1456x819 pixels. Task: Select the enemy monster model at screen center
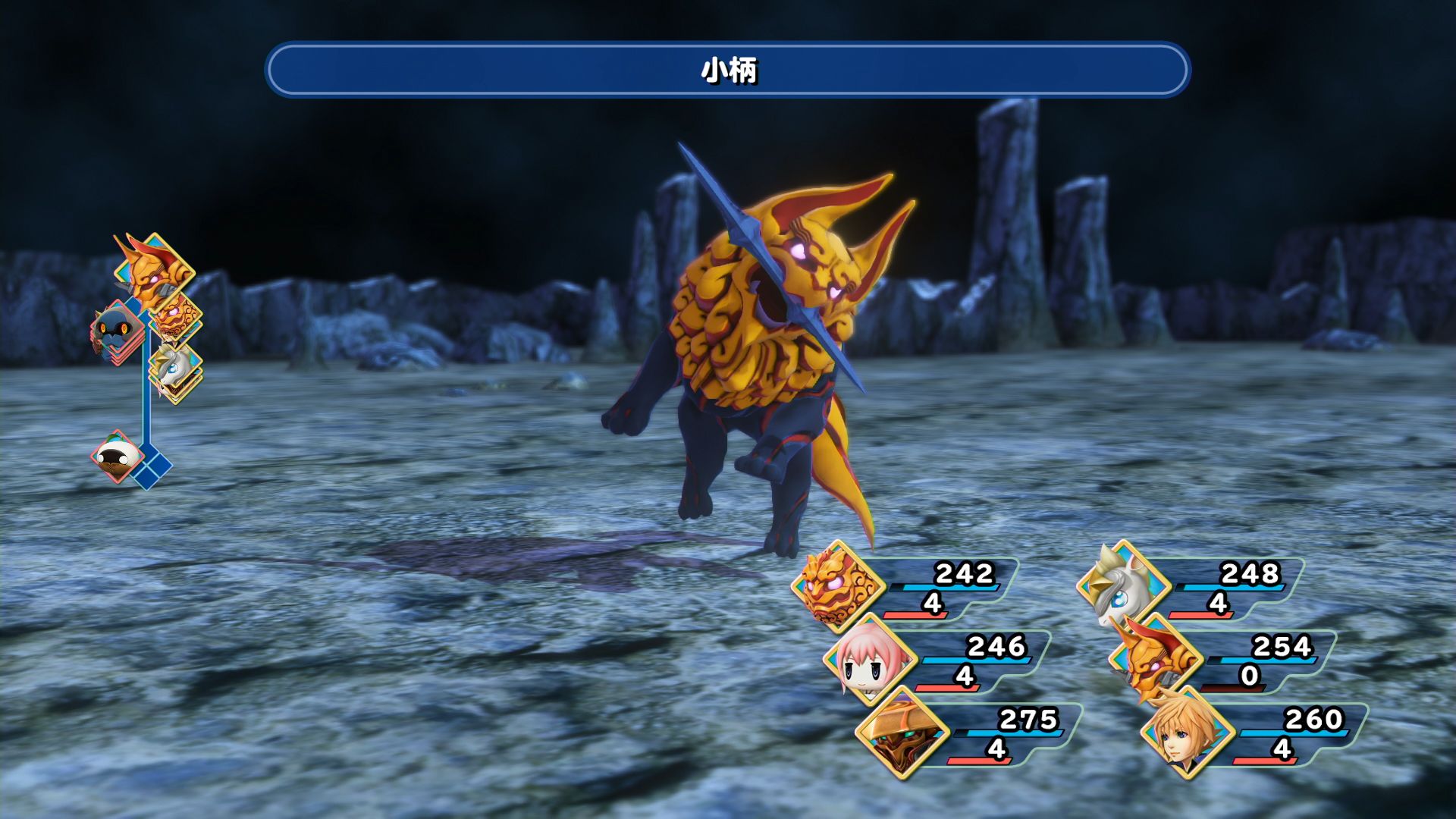(x=758, y=341)
